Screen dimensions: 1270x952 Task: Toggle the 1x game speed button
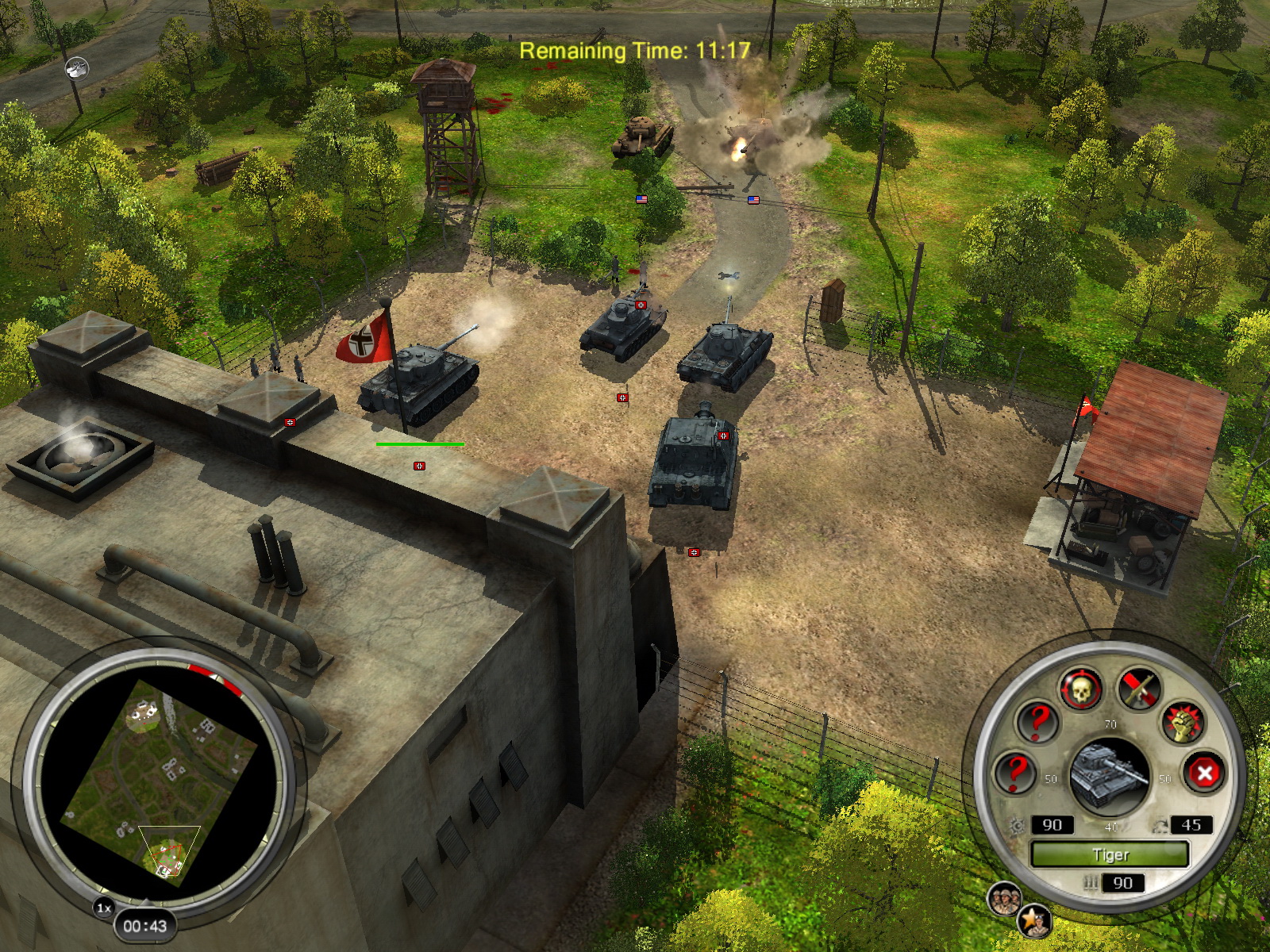point(103,908)
